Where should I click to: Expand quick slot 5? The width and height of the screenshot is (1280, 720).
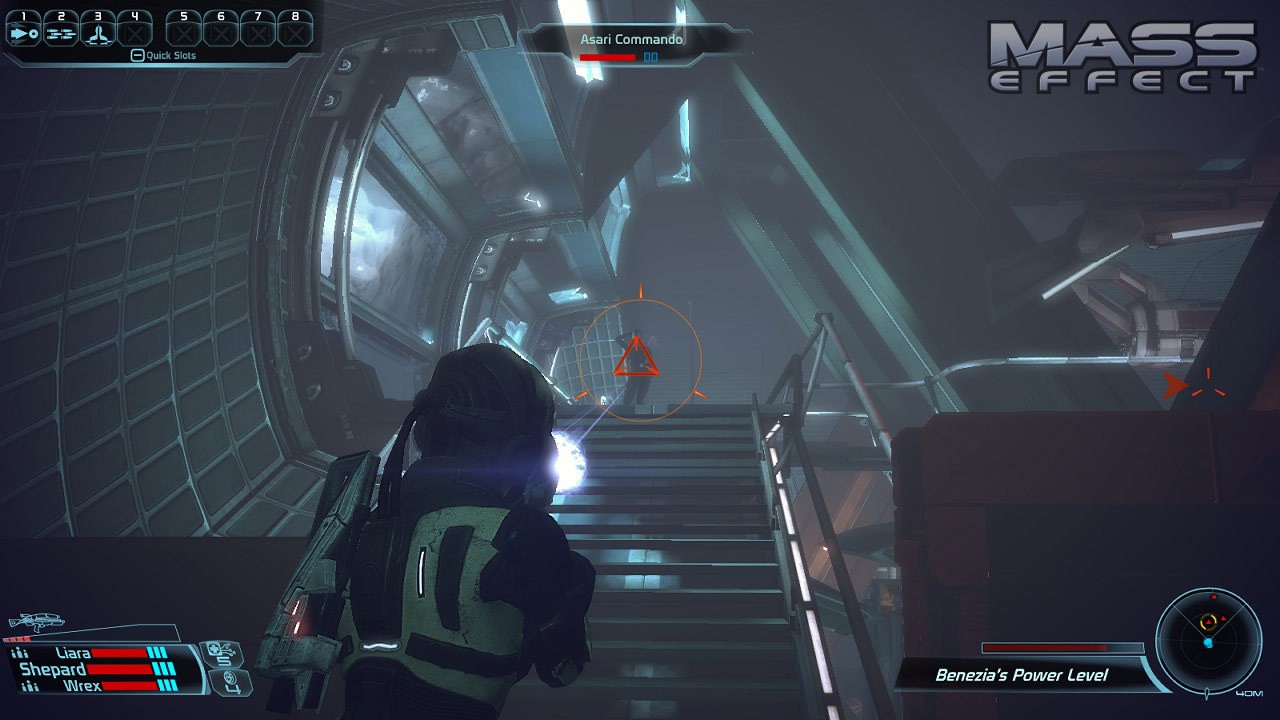coord(183,32)
